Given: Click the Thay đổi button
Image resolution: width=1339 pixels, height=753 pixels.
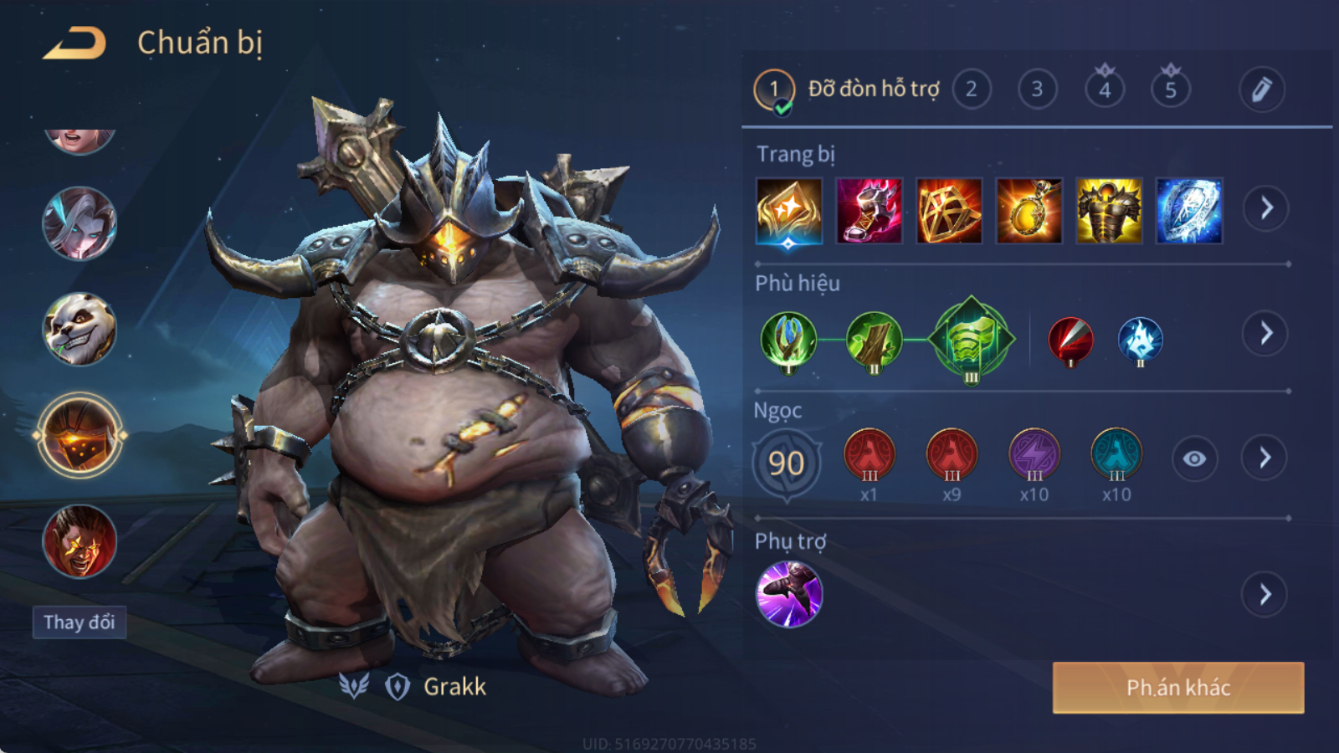Looking at the screenshot, I should click(x=79, y=622).
